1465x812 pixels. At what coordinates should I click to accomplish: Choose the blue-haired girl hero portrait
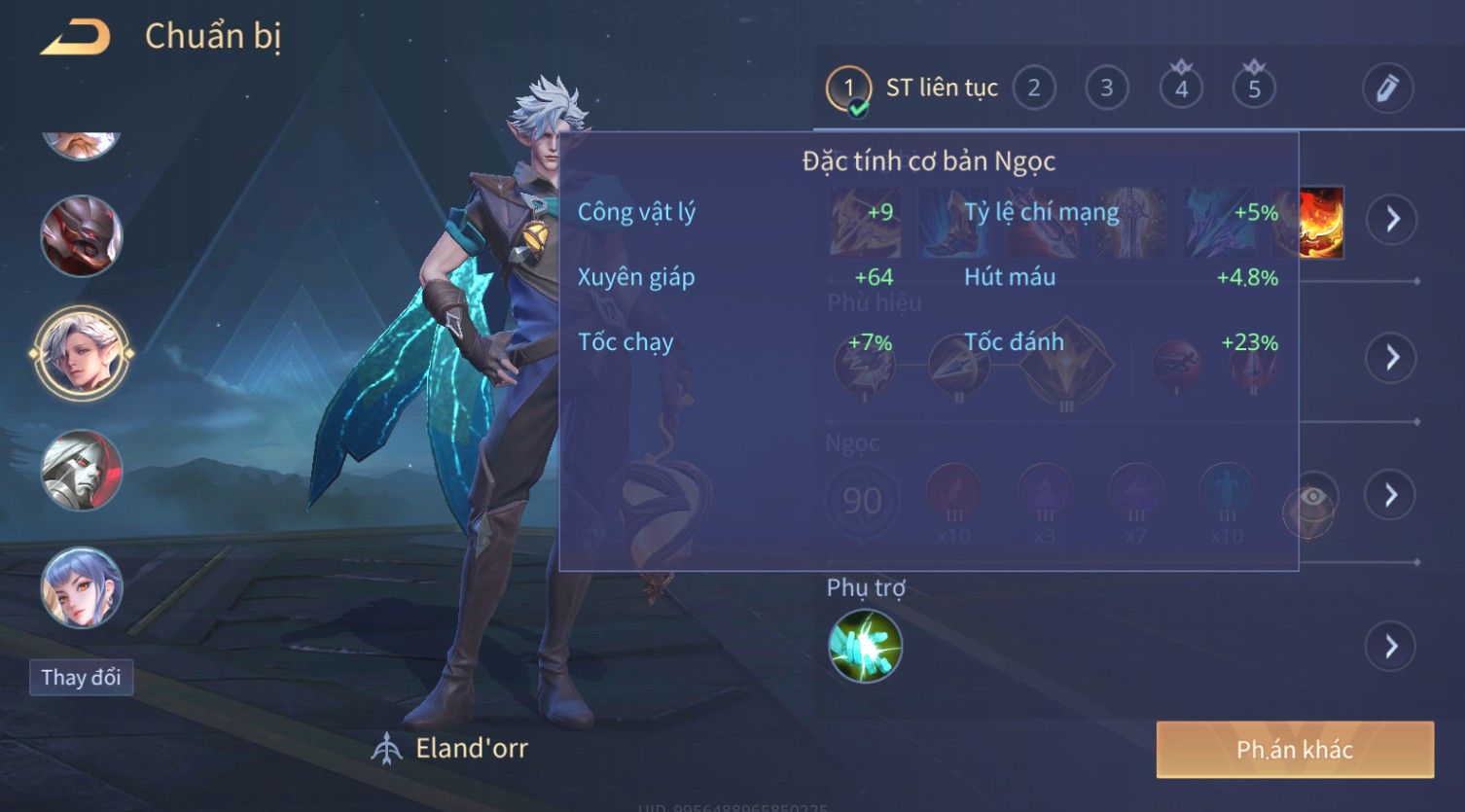(81, 587)
